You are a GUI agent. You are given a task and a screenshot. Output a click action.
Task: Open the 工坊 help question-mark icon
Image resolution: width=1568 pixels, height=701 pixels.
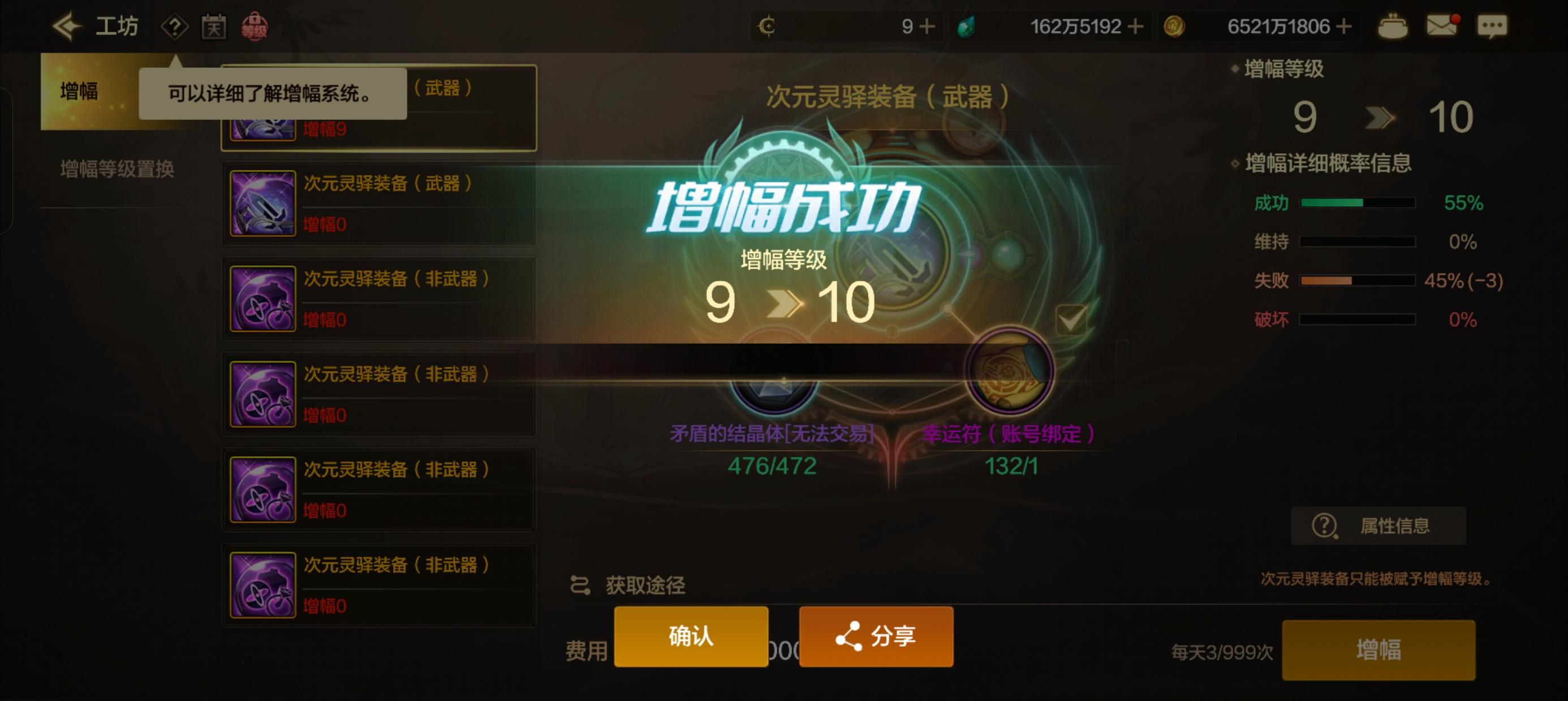pos(176,25)
